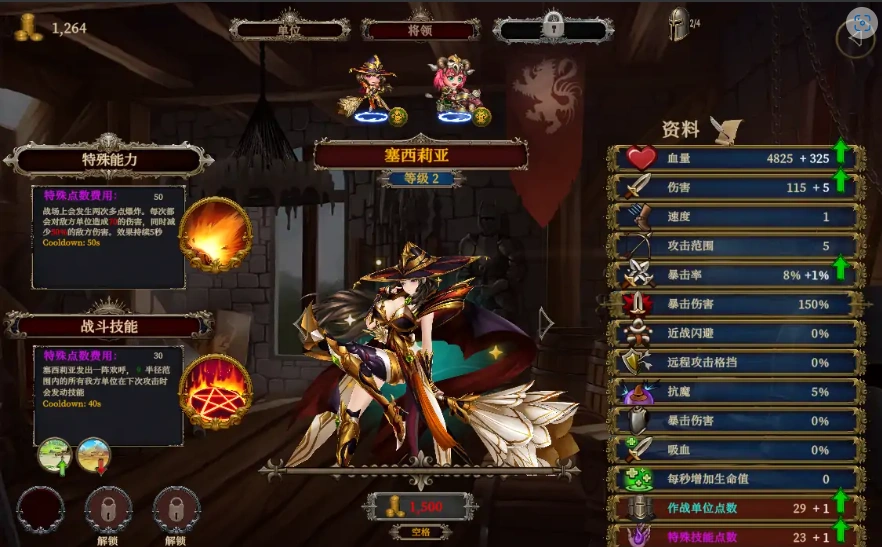
Task: Upgrade 伤害 (Damage) with green arrow
Action: point(840,182)
